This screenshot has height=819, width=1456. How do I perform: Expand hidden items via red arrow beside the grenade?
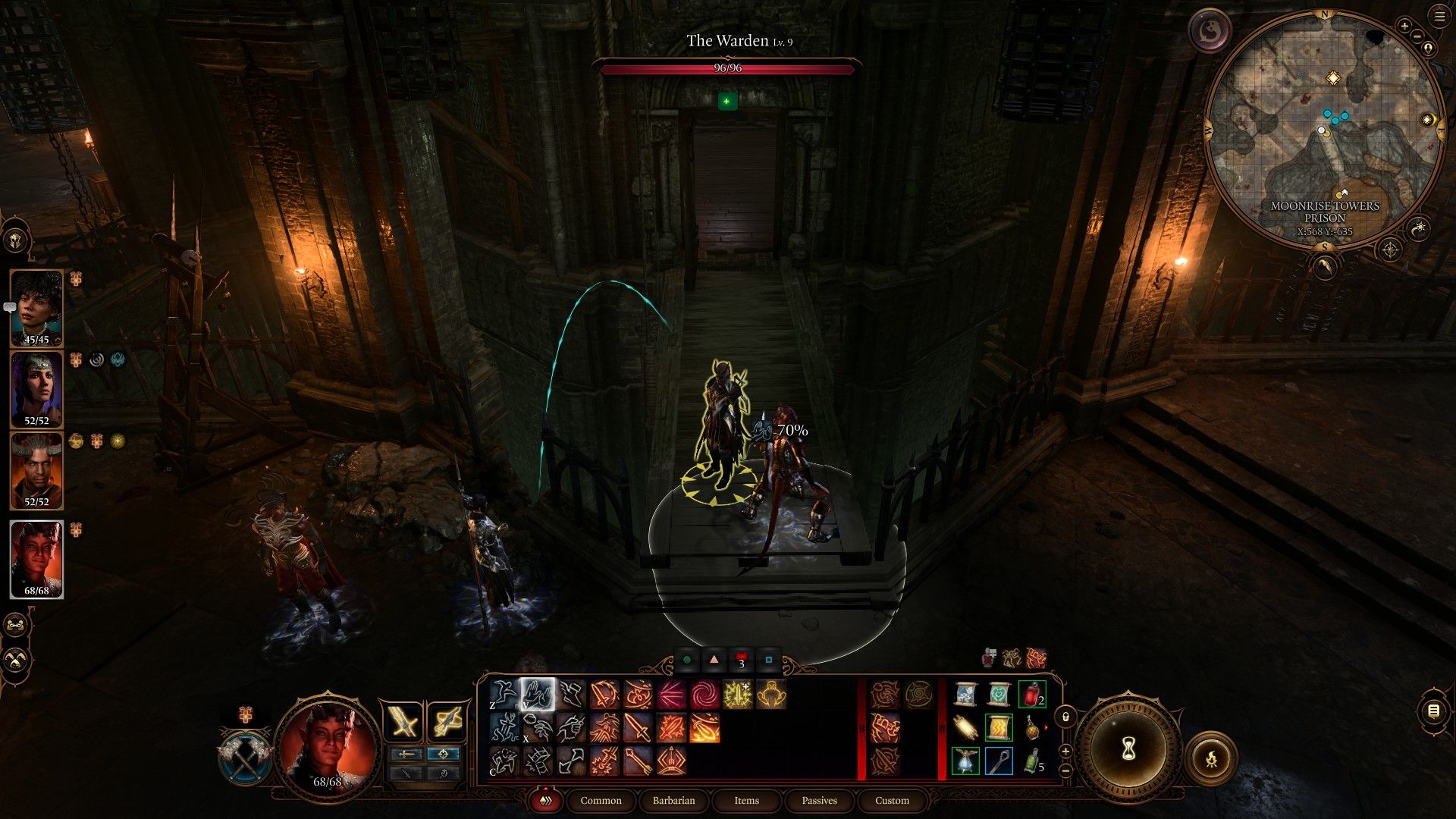click(x=1047, y=726)
